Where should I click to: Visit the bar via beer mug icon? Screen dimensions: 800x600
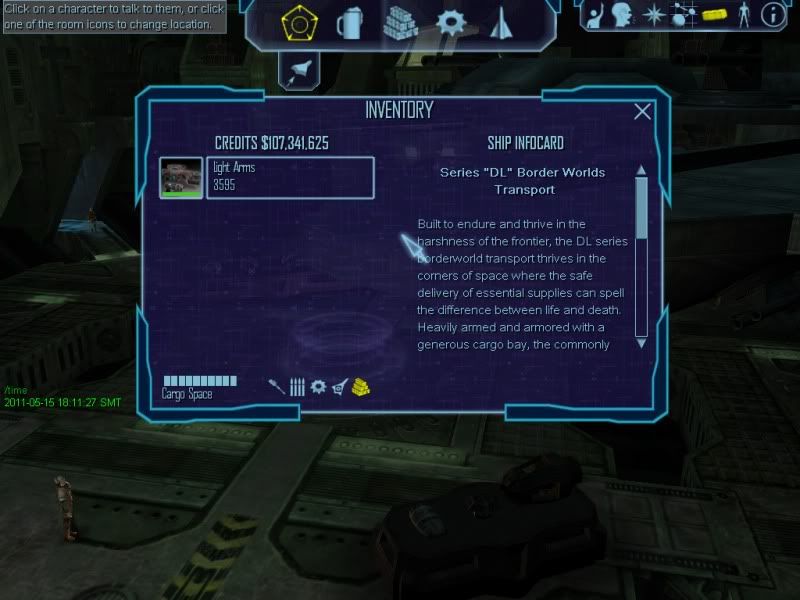349,22
